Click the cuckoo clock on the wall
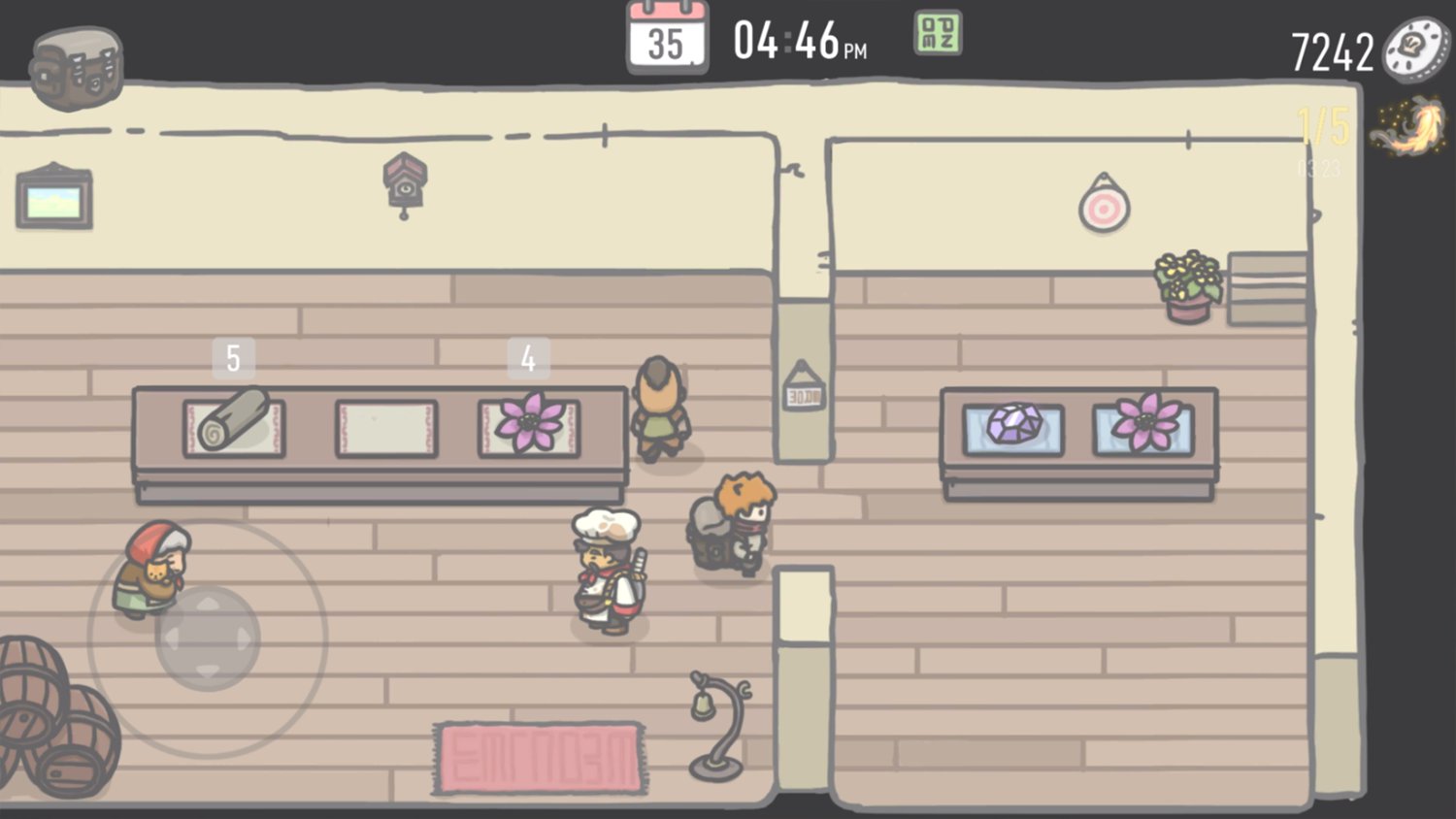 [405, 182]
